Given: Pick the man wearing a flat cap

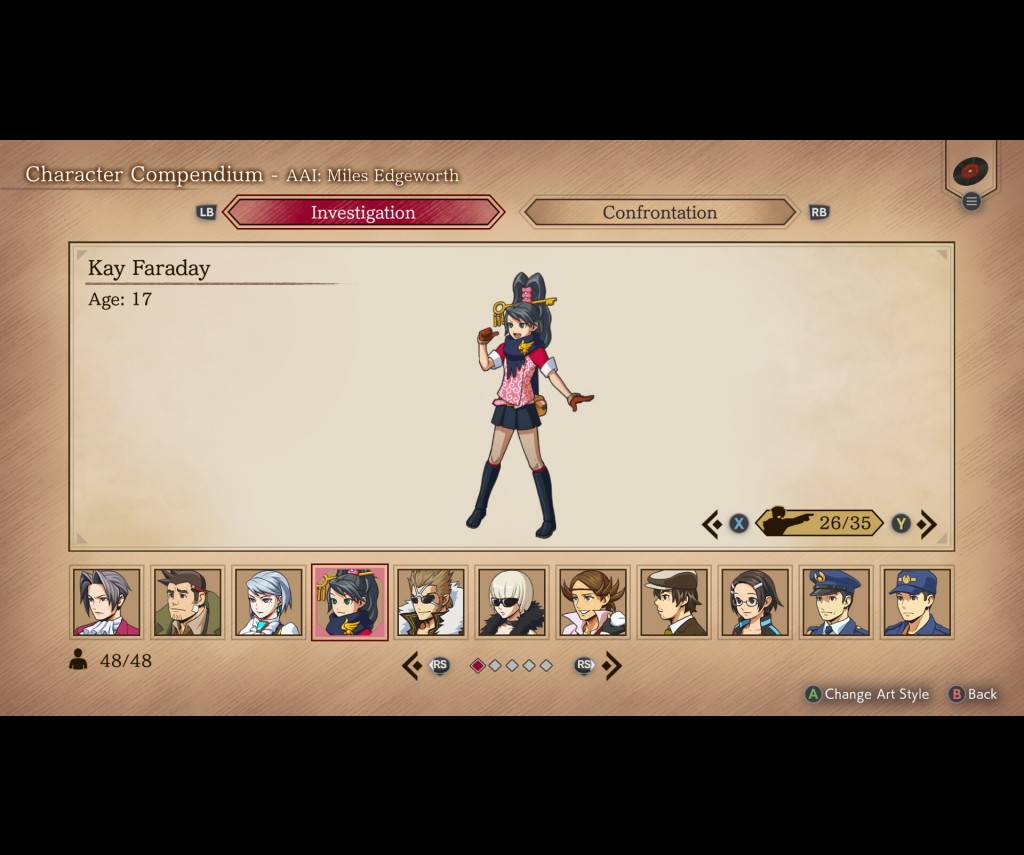Looking at the screenshot, I should click(x=674, y=602).
